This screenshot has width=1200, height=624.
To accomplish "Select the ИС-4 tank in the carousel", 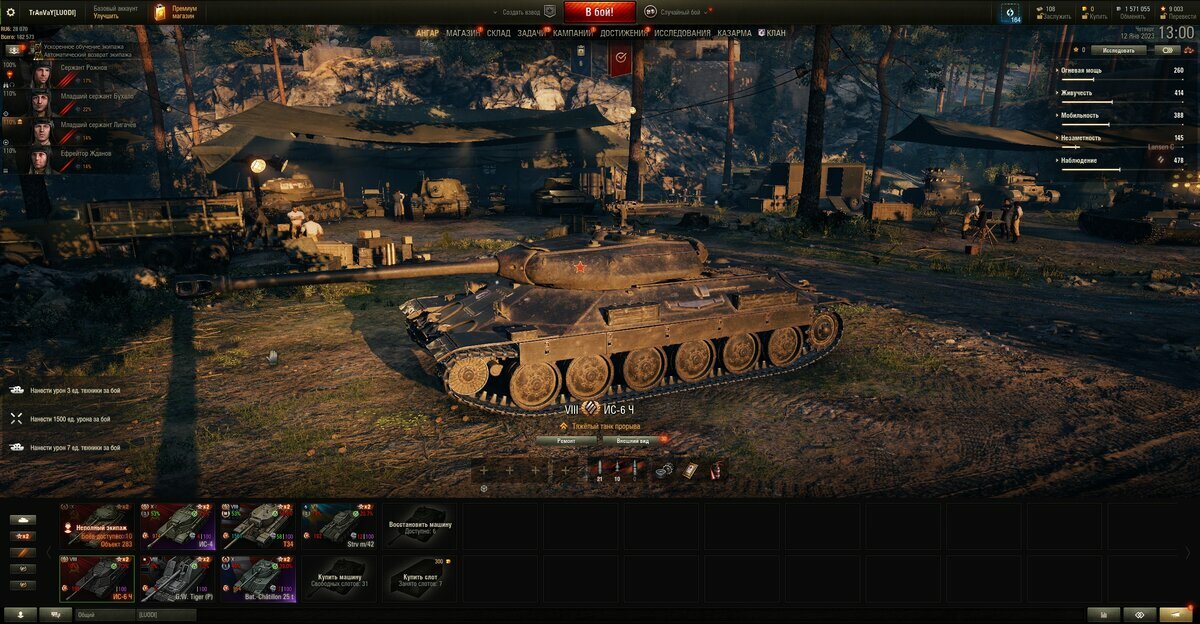I will 178,525.
